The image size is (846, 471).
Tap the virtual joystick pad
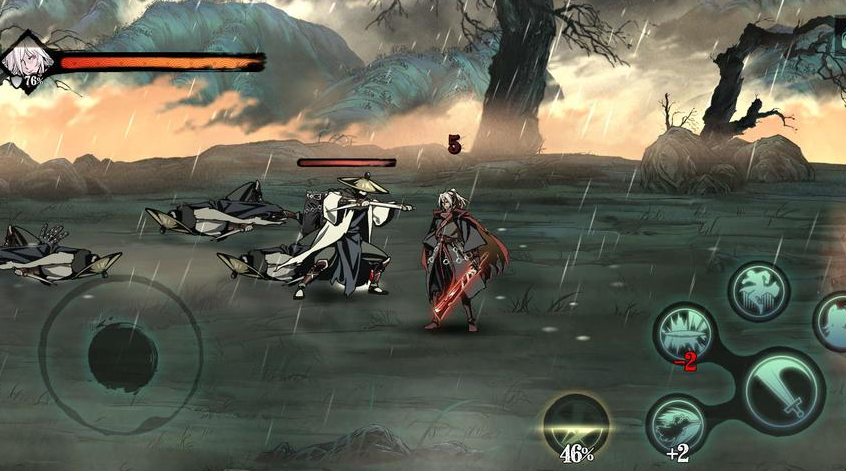point(121,354)
